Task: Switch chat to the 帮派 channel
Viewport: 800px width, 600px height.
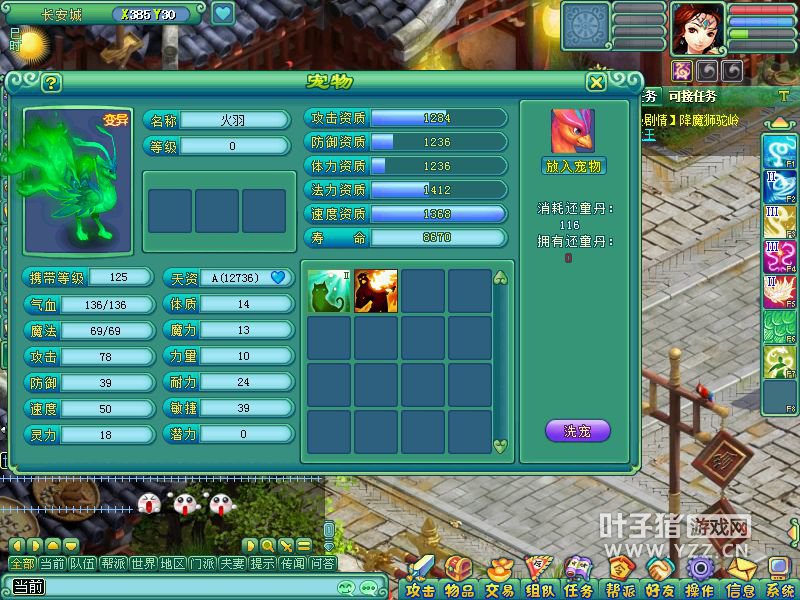Action: point(113,564)
